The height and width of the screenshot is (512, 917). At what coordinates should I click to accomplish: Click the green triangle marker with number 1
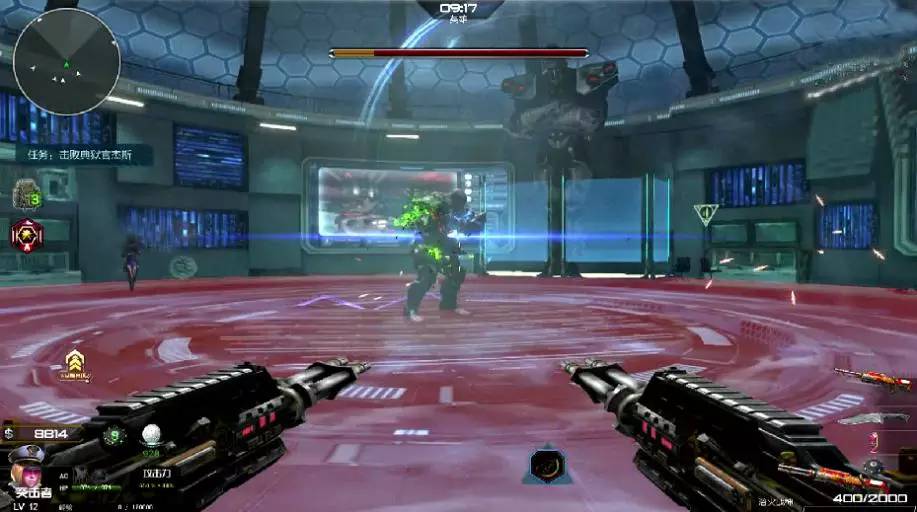pyautogui.click(x=706, y=213)
